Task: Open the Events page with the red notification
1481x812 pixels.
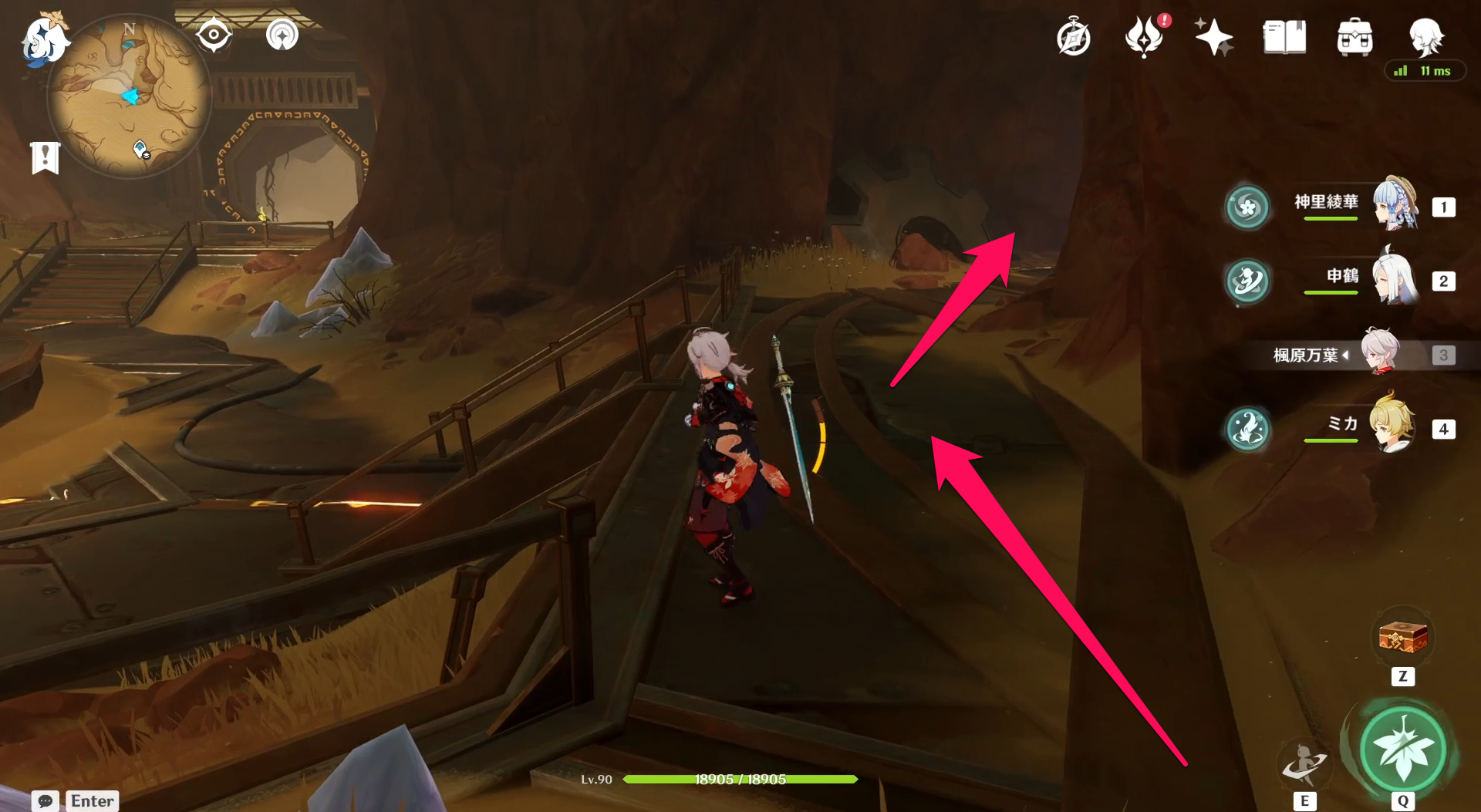Action: (x=1145, y=35)
